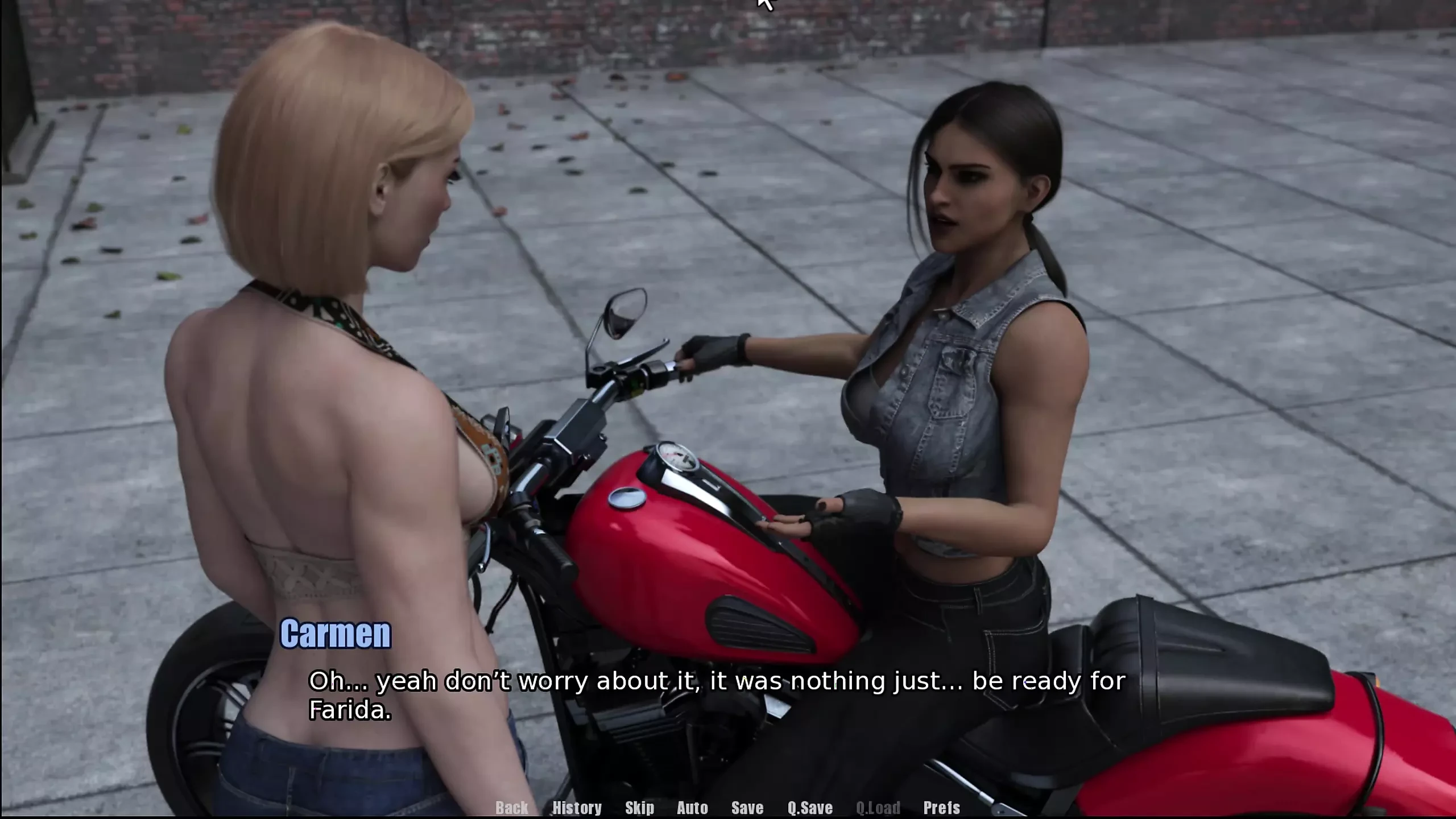1456x819 pixels.
Task: Quick load with Q.Load
Action: [878, 808]
